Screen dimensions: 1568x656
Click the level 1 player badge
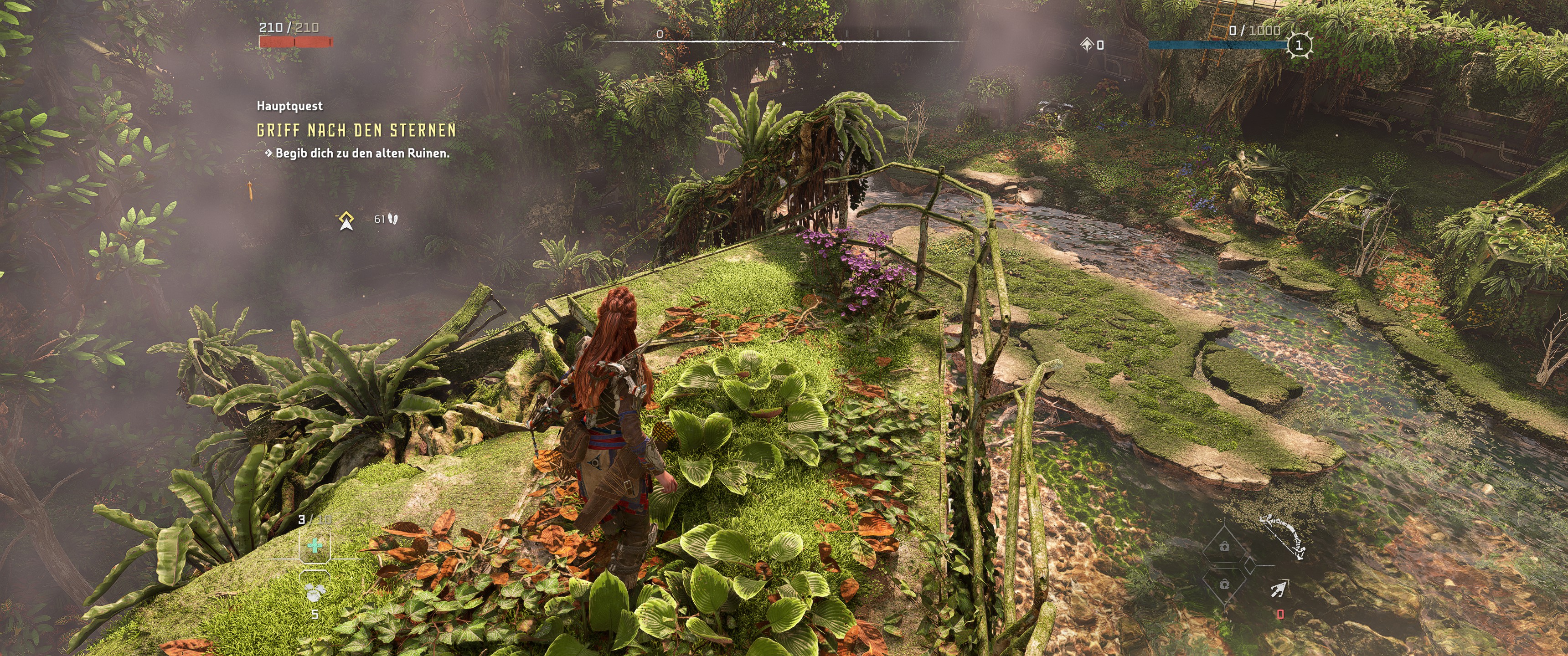point(1299,45)
